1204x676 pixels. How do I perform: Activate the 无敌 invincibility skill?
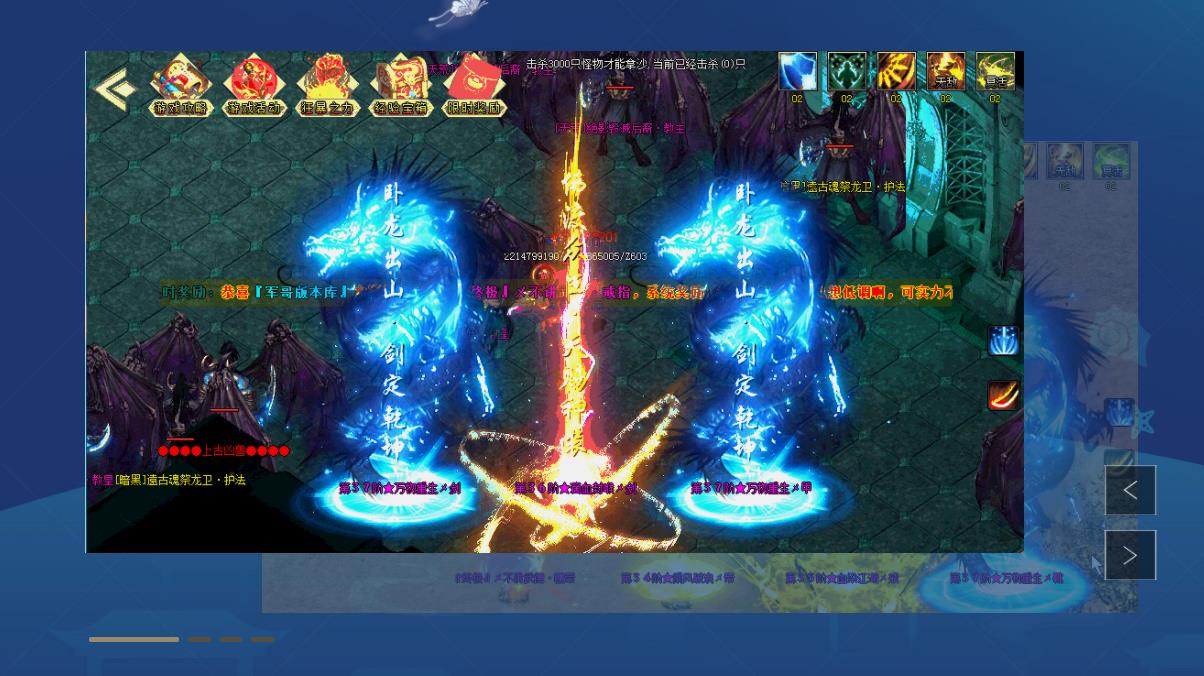[945, 72]
